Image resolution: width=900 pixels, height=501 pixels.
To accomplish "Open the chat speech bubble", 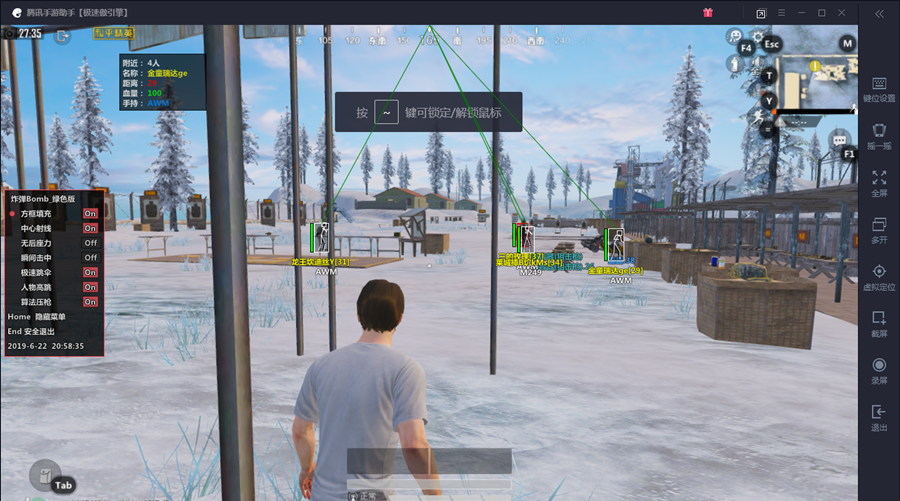I will tap(839, 140).
